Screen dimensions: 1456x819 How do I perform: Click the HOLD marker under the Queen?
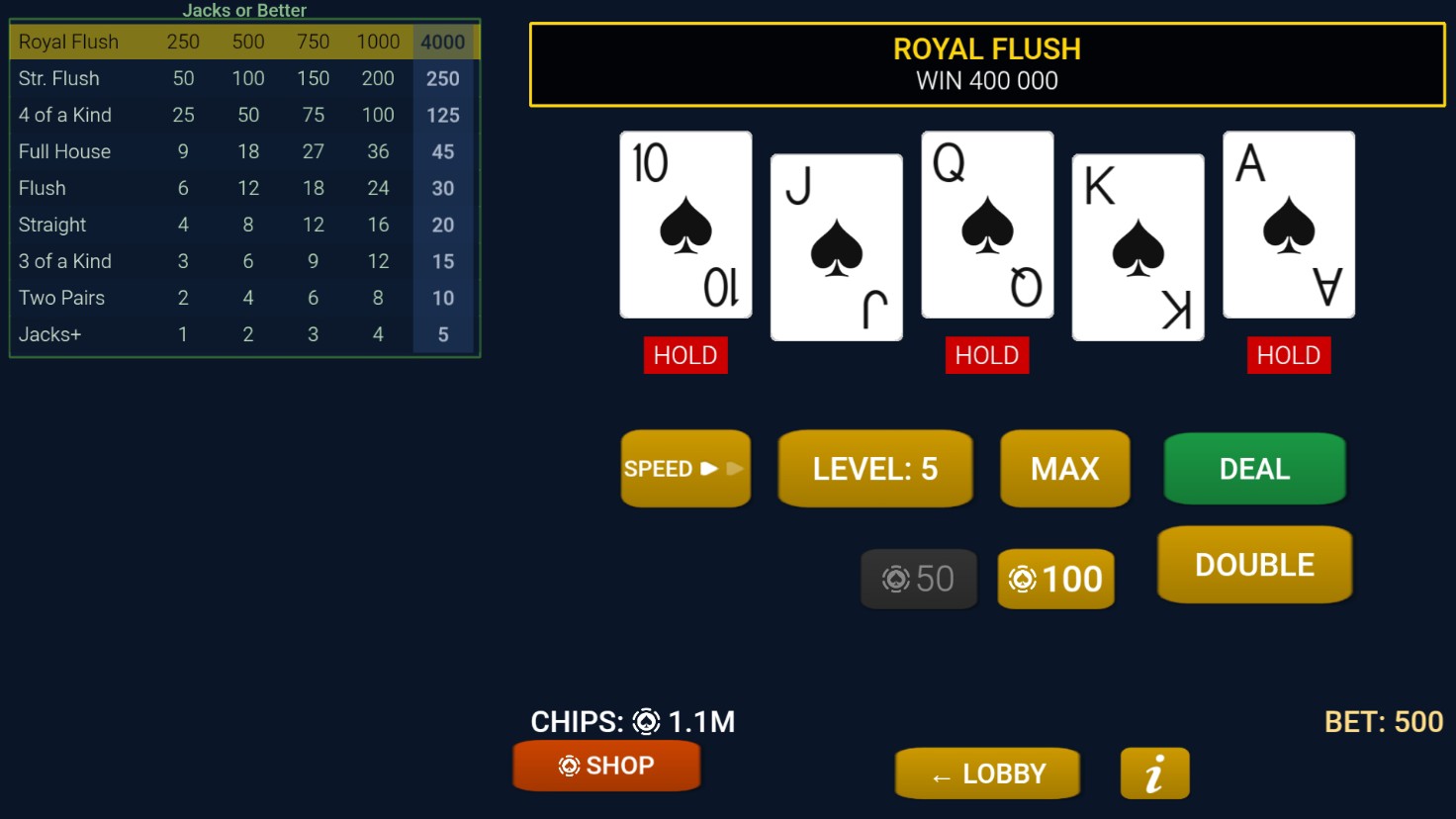986,355
